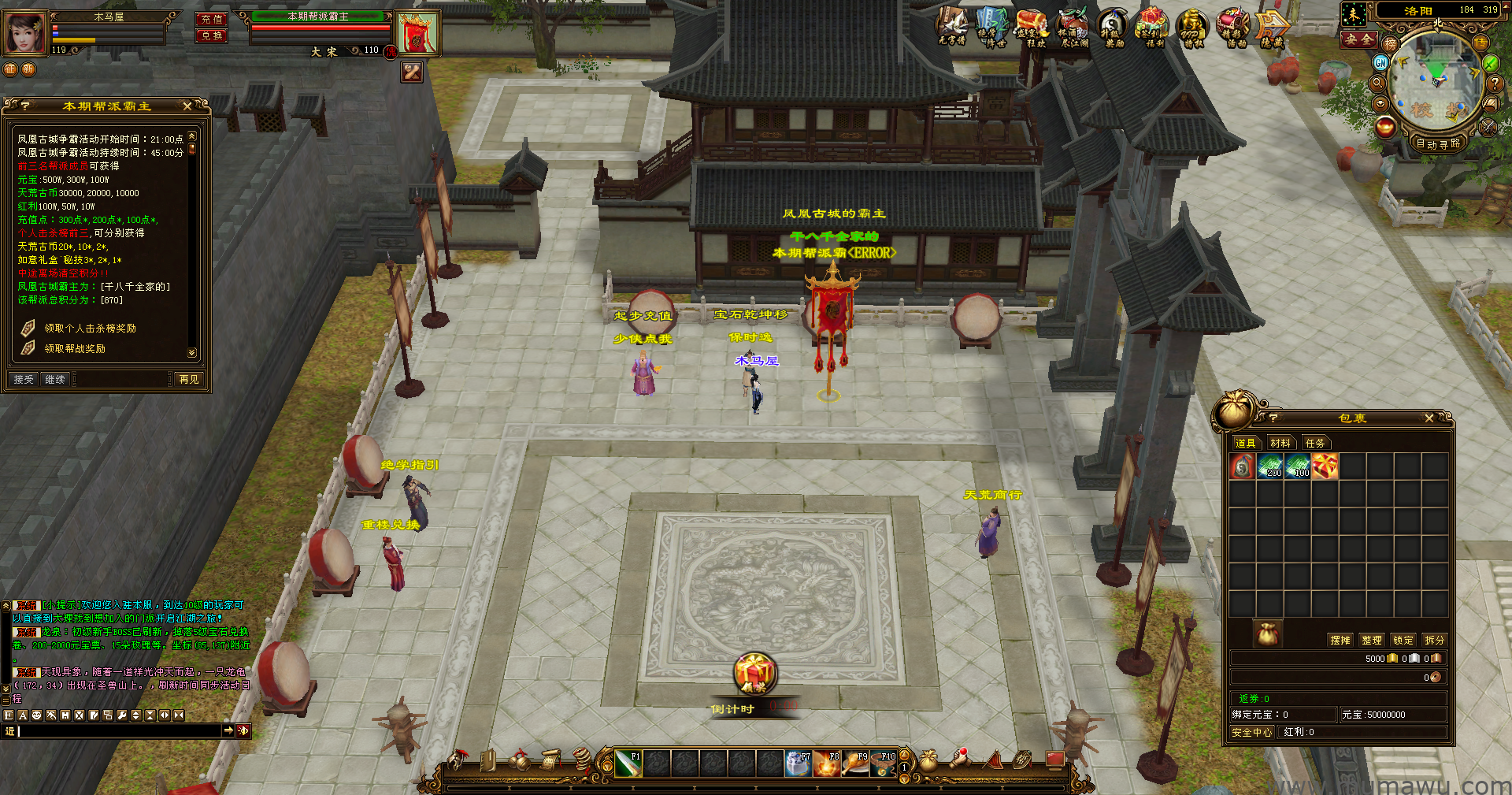Image resolution: width=1512 pixels, height=795 pixels.
Task: Sort the bag with the 整理 button
Action: click(x=1372, y=640)
